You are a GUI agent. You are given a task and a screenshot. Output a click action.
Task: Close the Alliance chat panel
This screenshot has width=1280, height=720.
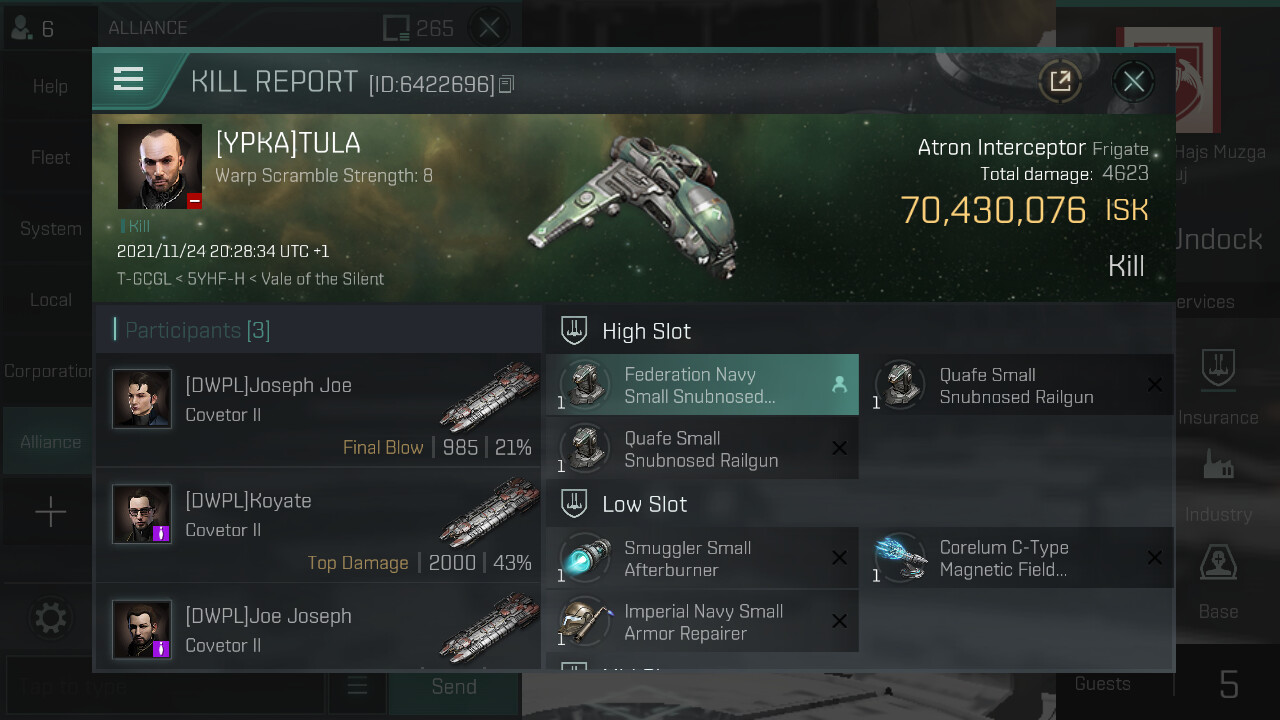tap(489, 28)
